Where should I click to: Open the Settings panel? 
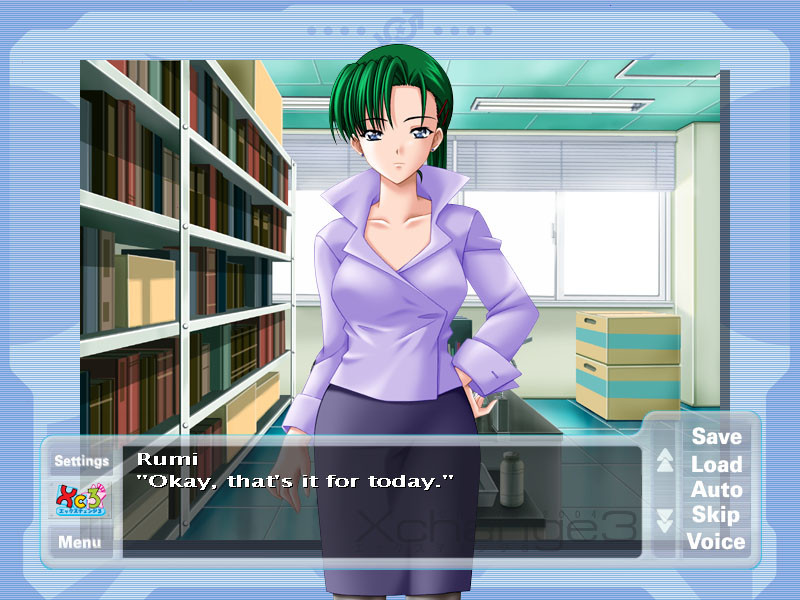coord(81,461)
